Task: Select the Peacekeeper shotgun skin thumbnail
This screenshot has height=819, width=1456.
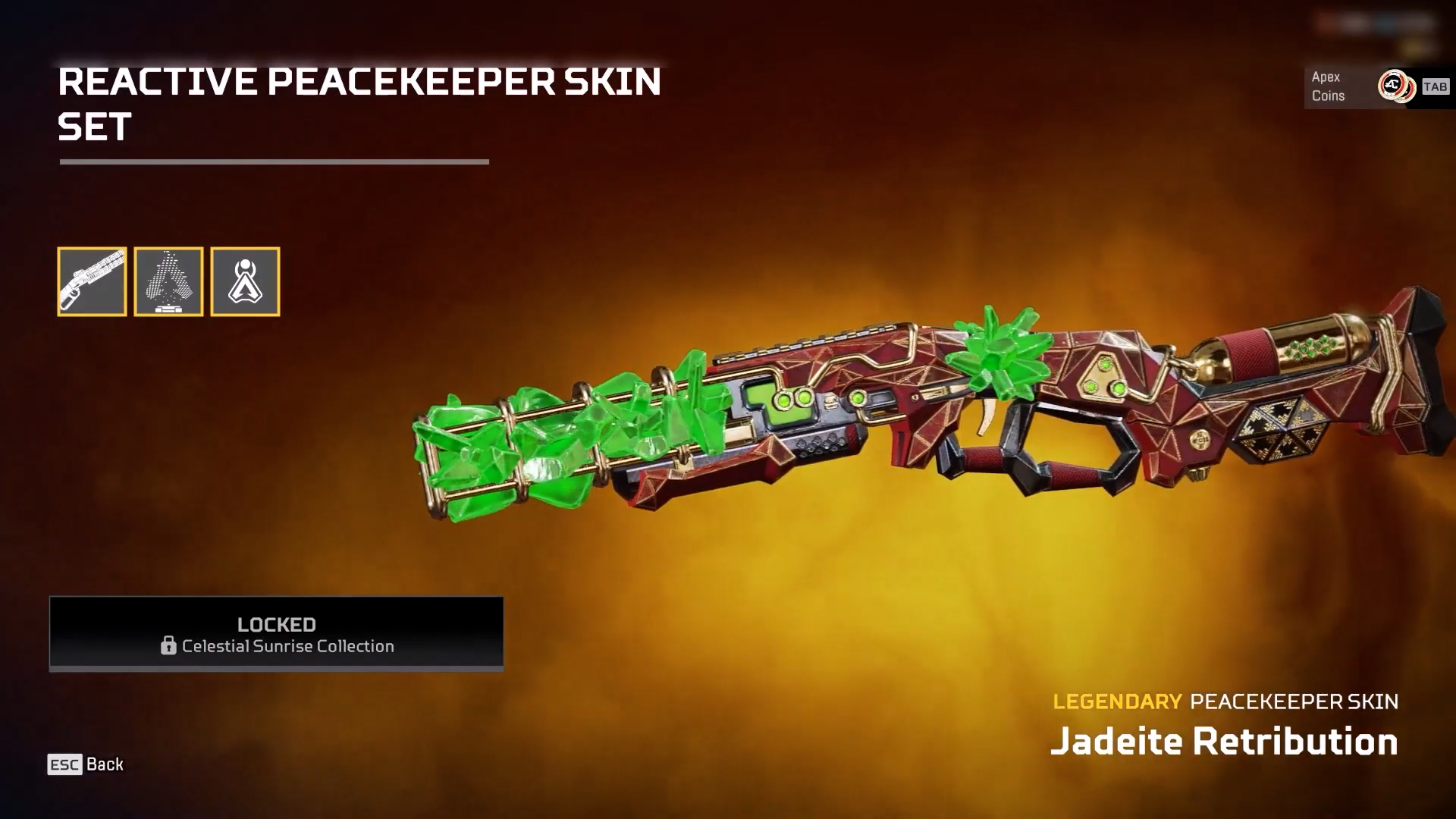Action: click(92, 281)
